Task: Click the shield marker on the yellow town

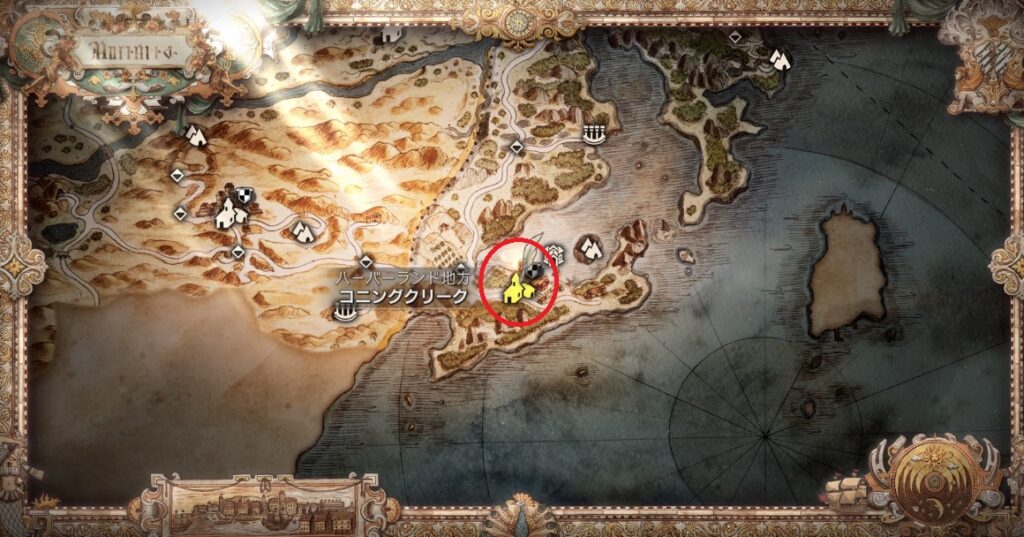Action: click(534, 270)
